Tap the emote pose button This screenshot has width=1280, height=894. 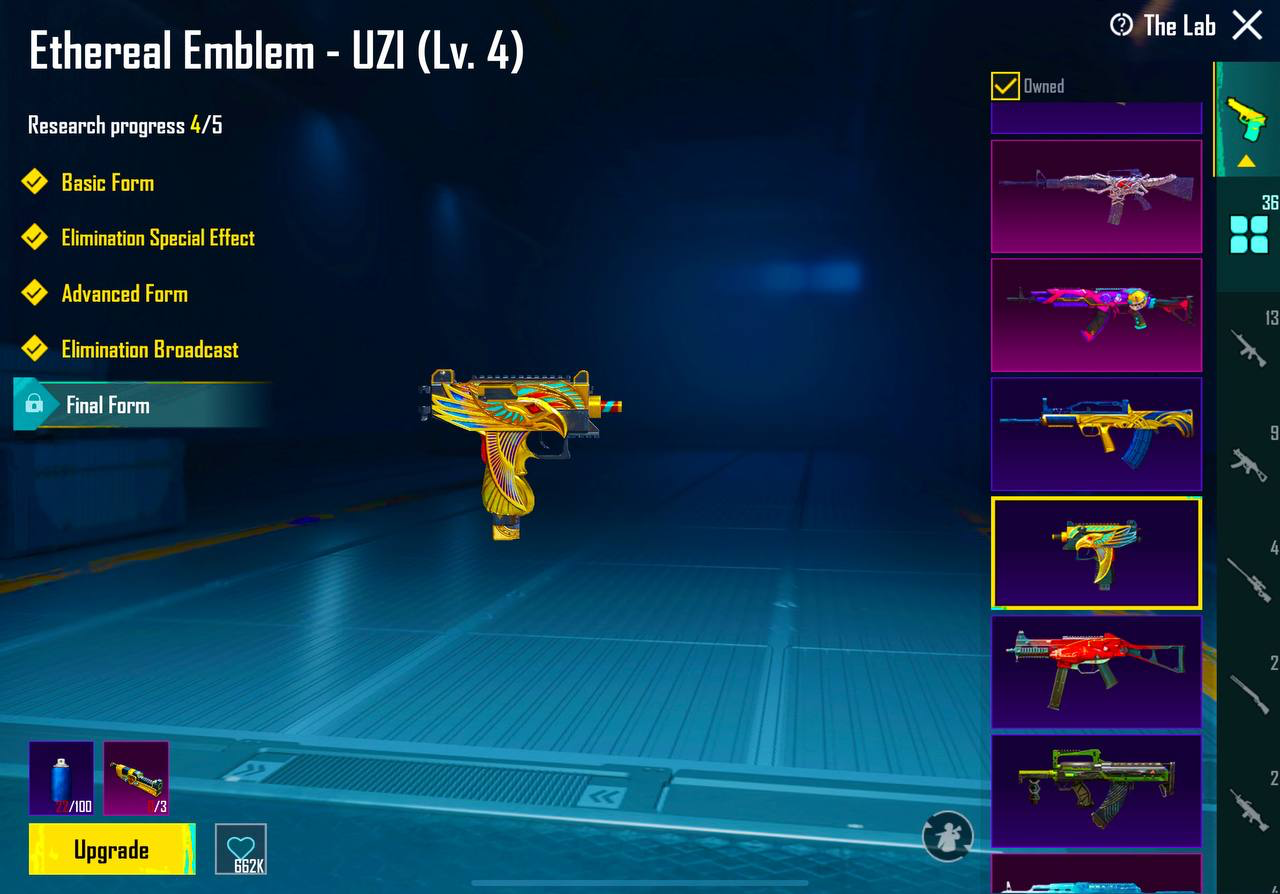[947, 836]
